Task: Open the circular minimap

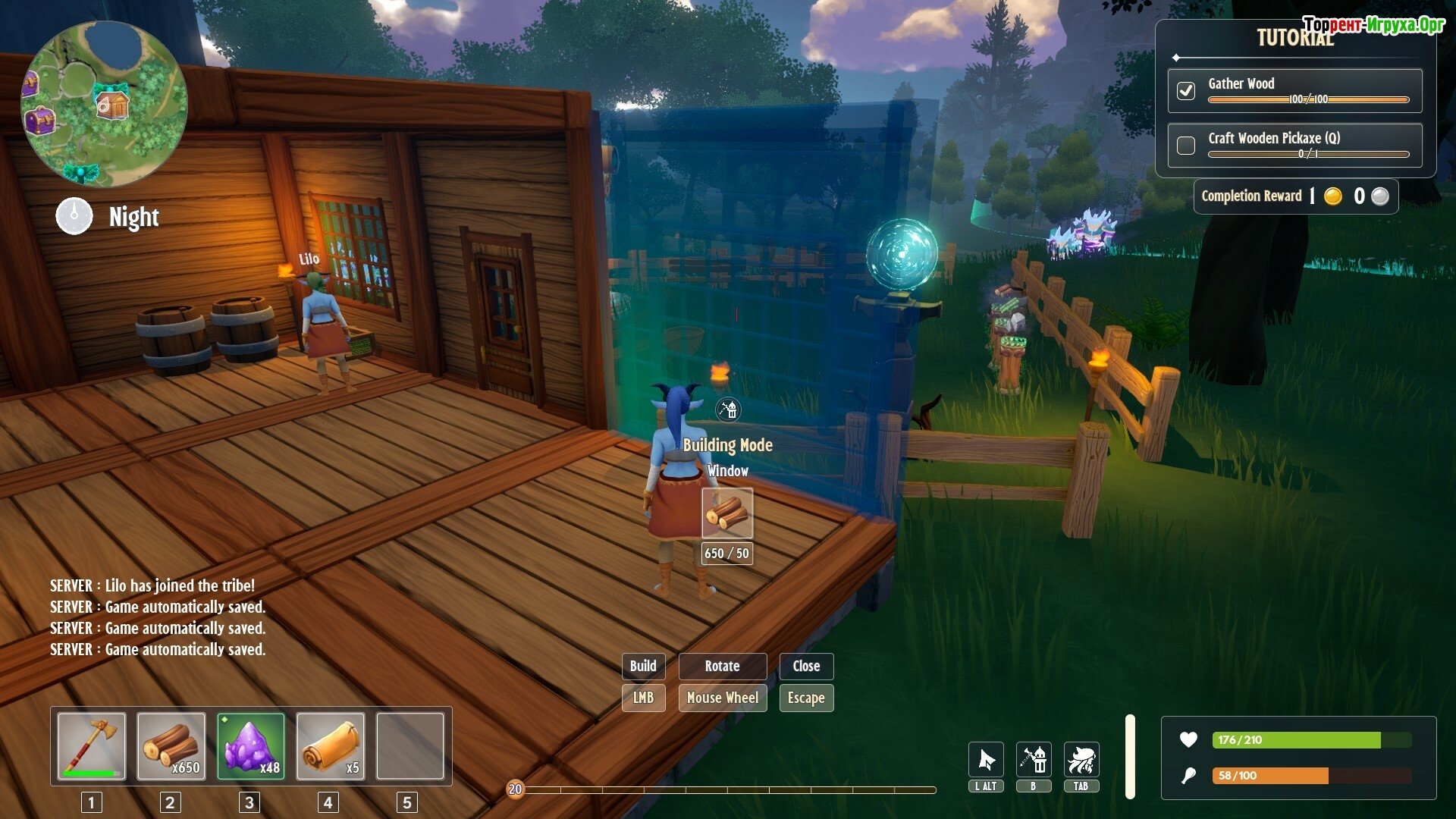Action: (104, 104)
